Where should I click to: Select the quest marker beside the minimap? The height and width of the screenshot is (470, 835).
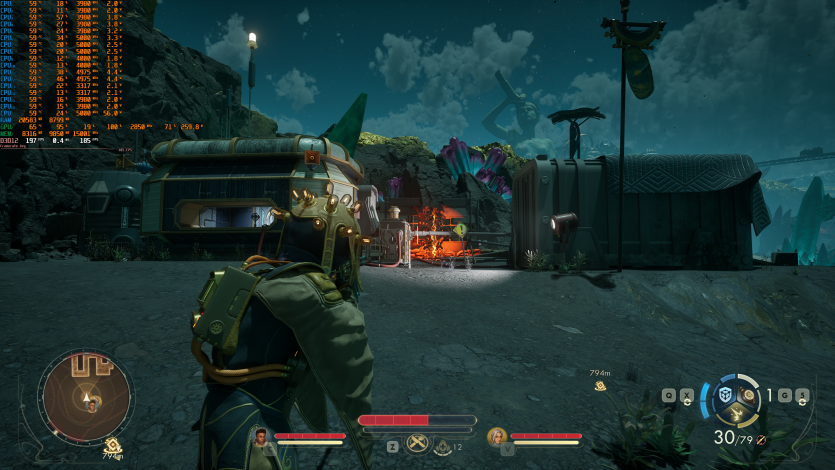click(113, 444)
